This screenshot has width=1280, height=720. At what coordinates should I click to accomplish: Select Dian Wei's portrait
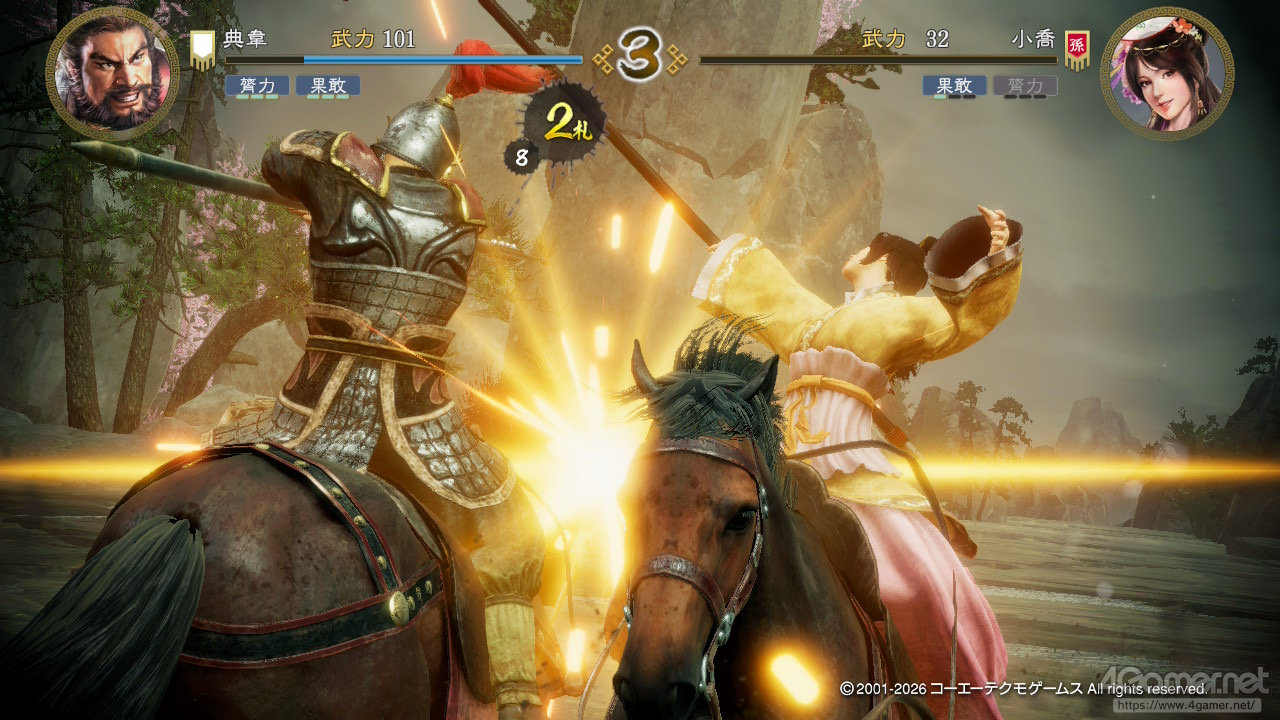pos(112,73)
